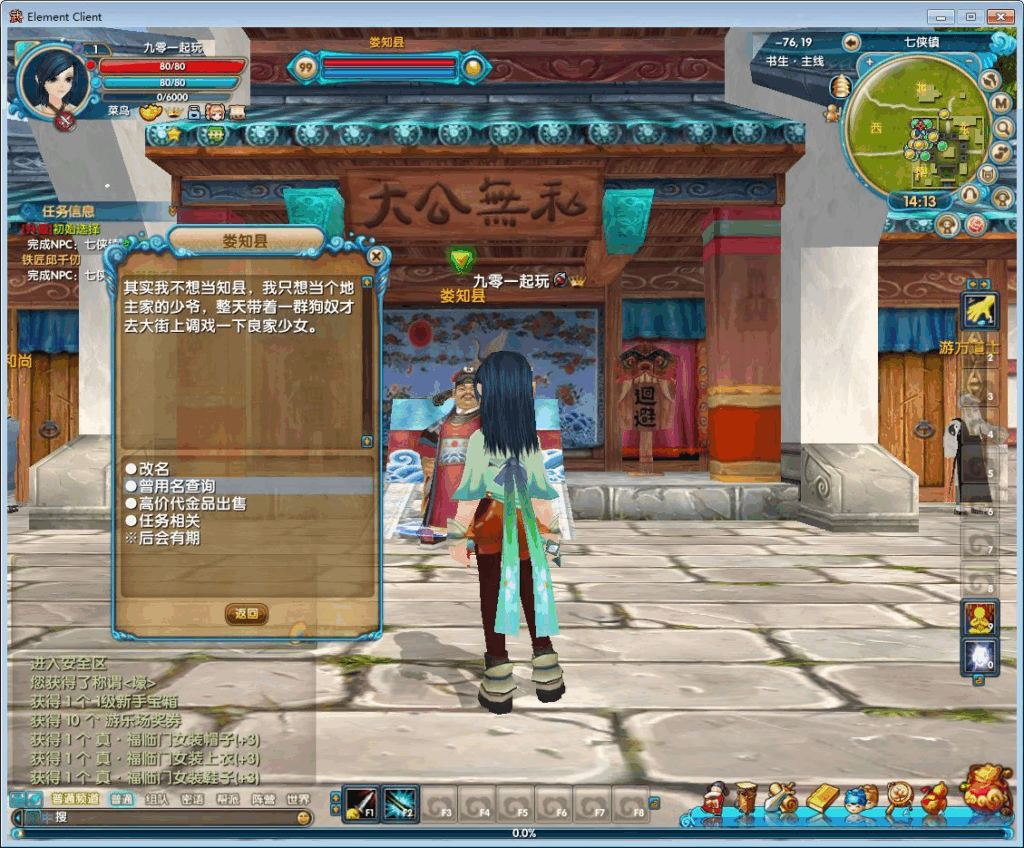This screenshot has width=1024, height=848.
Task: Use the F2 skill slot
Action: (399, 802)
